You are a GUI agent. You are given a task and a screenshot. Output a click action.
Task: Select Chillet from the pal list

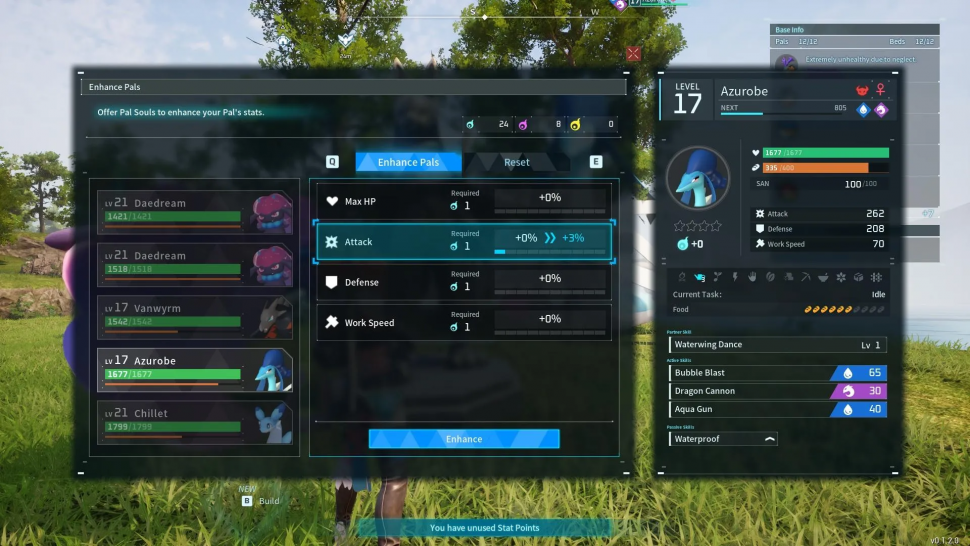195,422
